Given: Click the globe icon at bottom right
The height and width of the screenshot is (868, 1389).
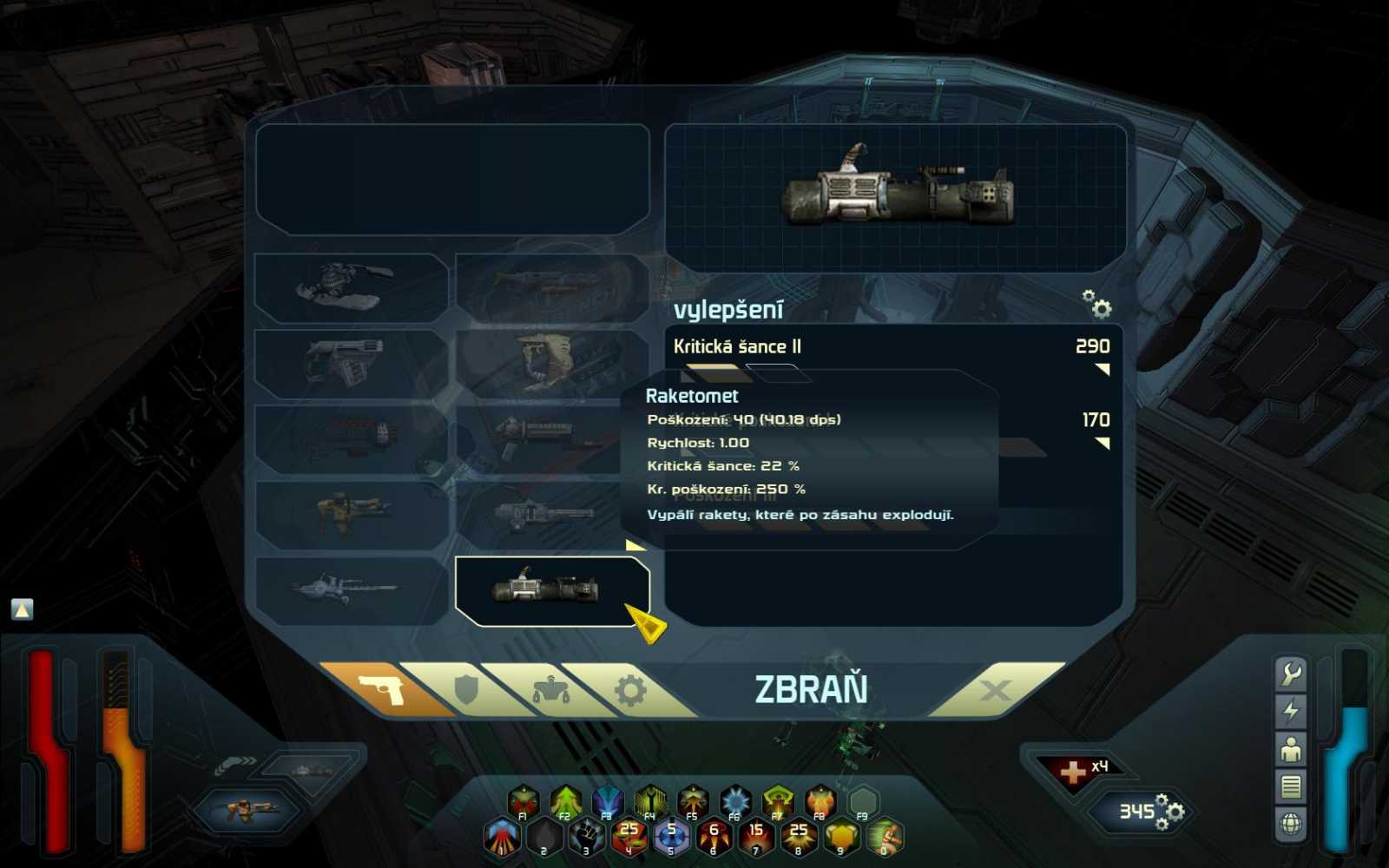Looking at the screenshot, I should coord(1293,819).
